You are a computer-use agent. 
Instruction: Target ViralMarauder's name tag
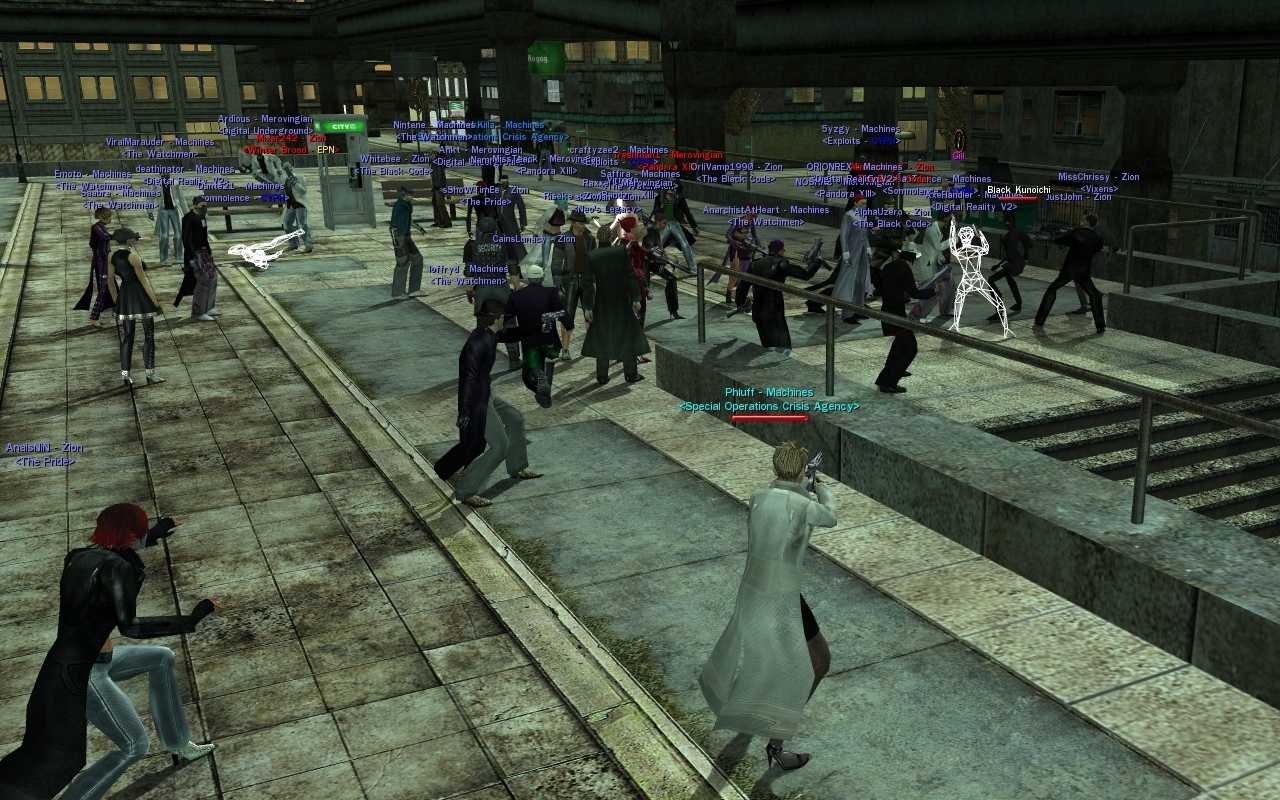160,142
